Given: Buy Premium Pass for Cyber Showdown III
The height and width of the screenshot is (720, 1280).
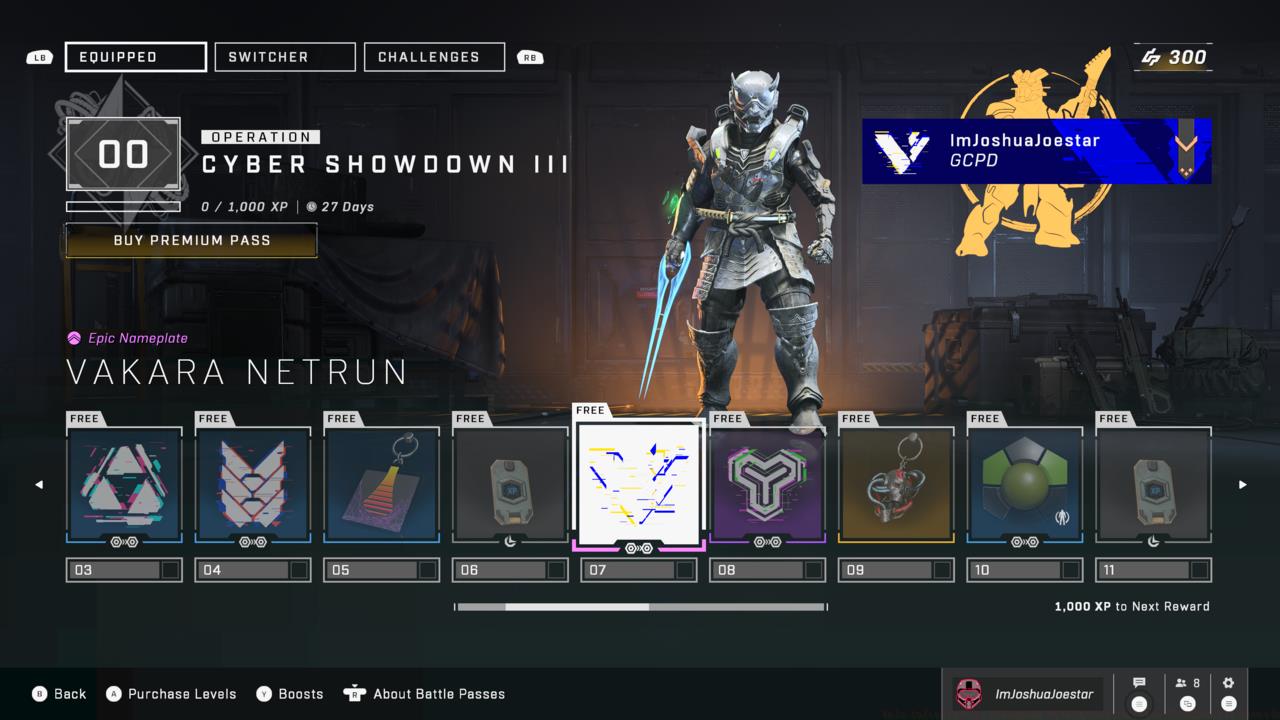Looking at the screenshot, I should click(x=191, y=240).
